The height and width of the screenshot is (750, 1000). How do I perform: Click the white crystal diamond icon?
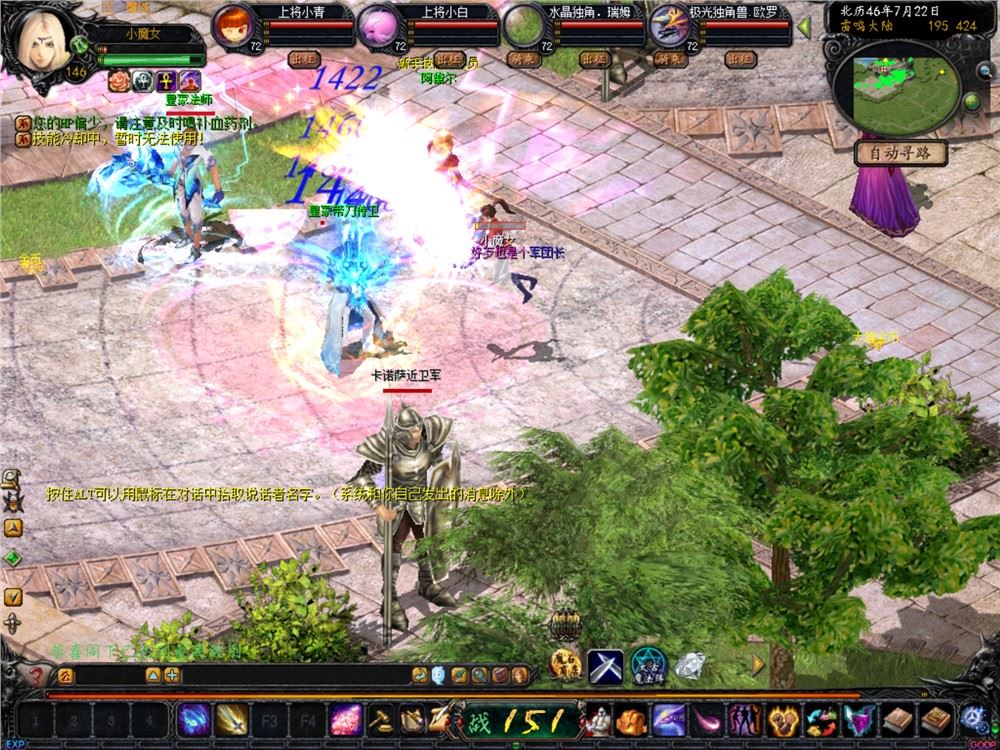[690, 664]
